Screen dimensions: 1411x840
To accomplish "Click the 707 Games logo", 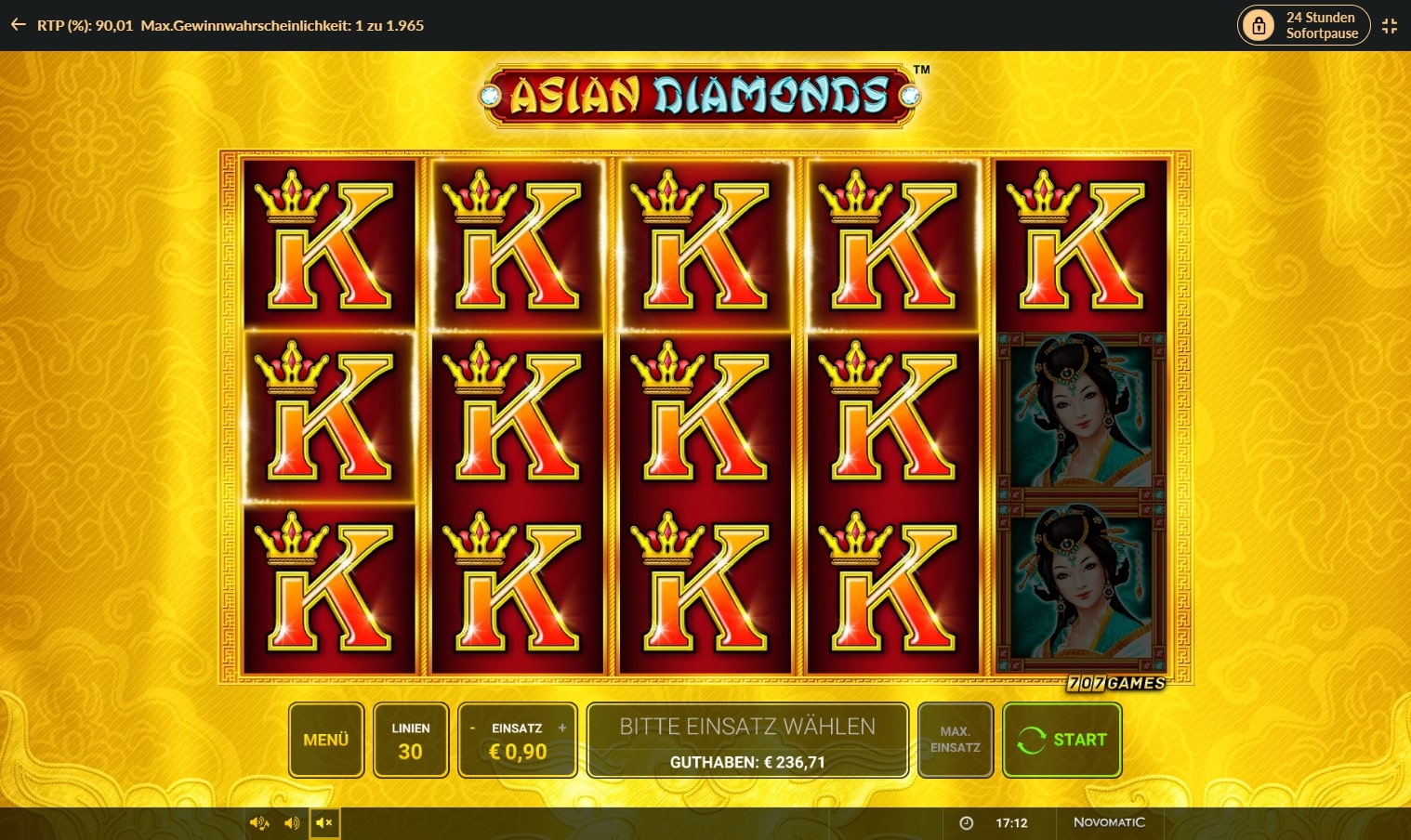I will pos(1115,683).
